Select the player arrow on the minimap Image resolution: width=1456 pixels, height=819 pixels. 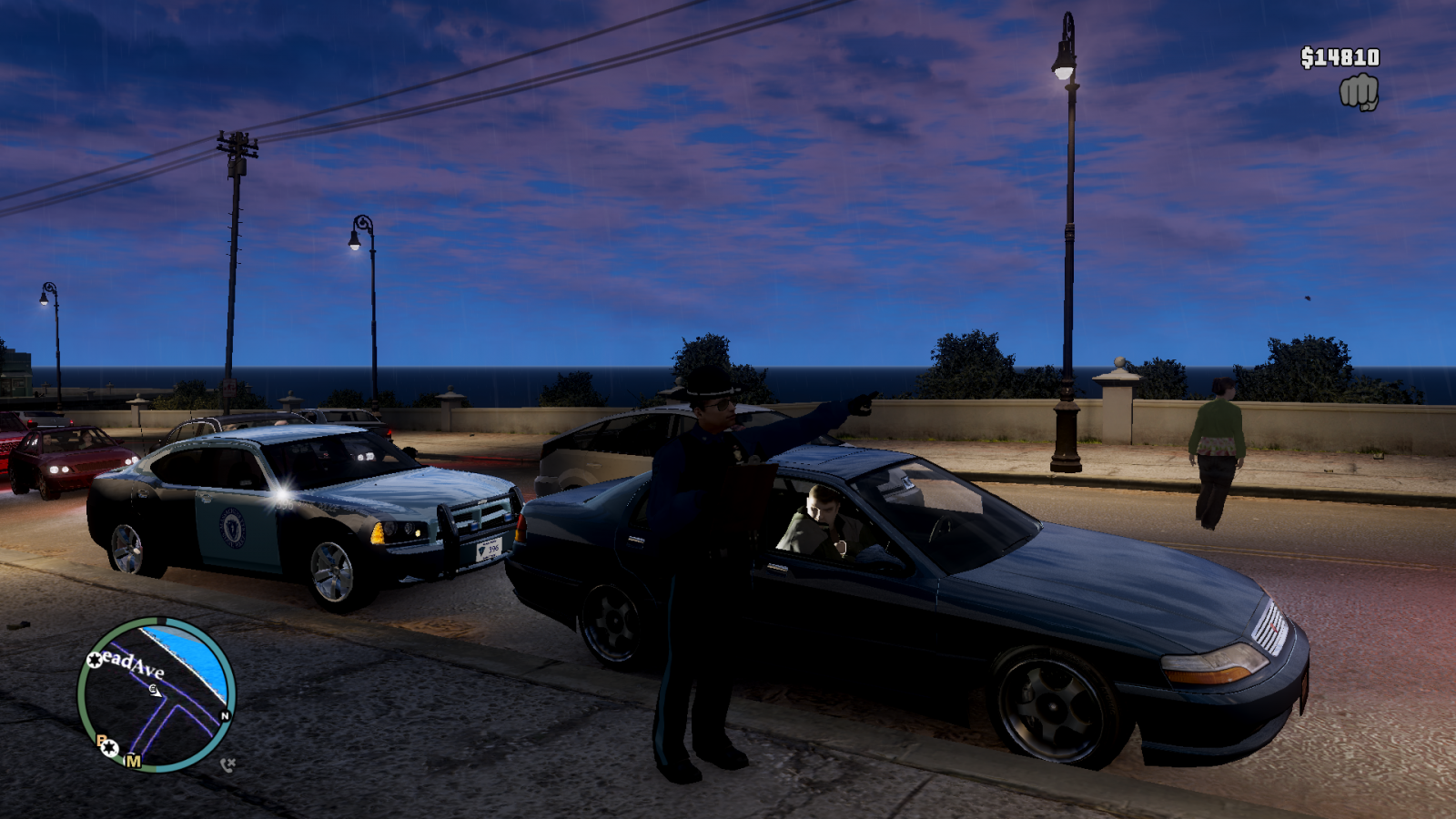pyautogui.click(x=156, y=691)
